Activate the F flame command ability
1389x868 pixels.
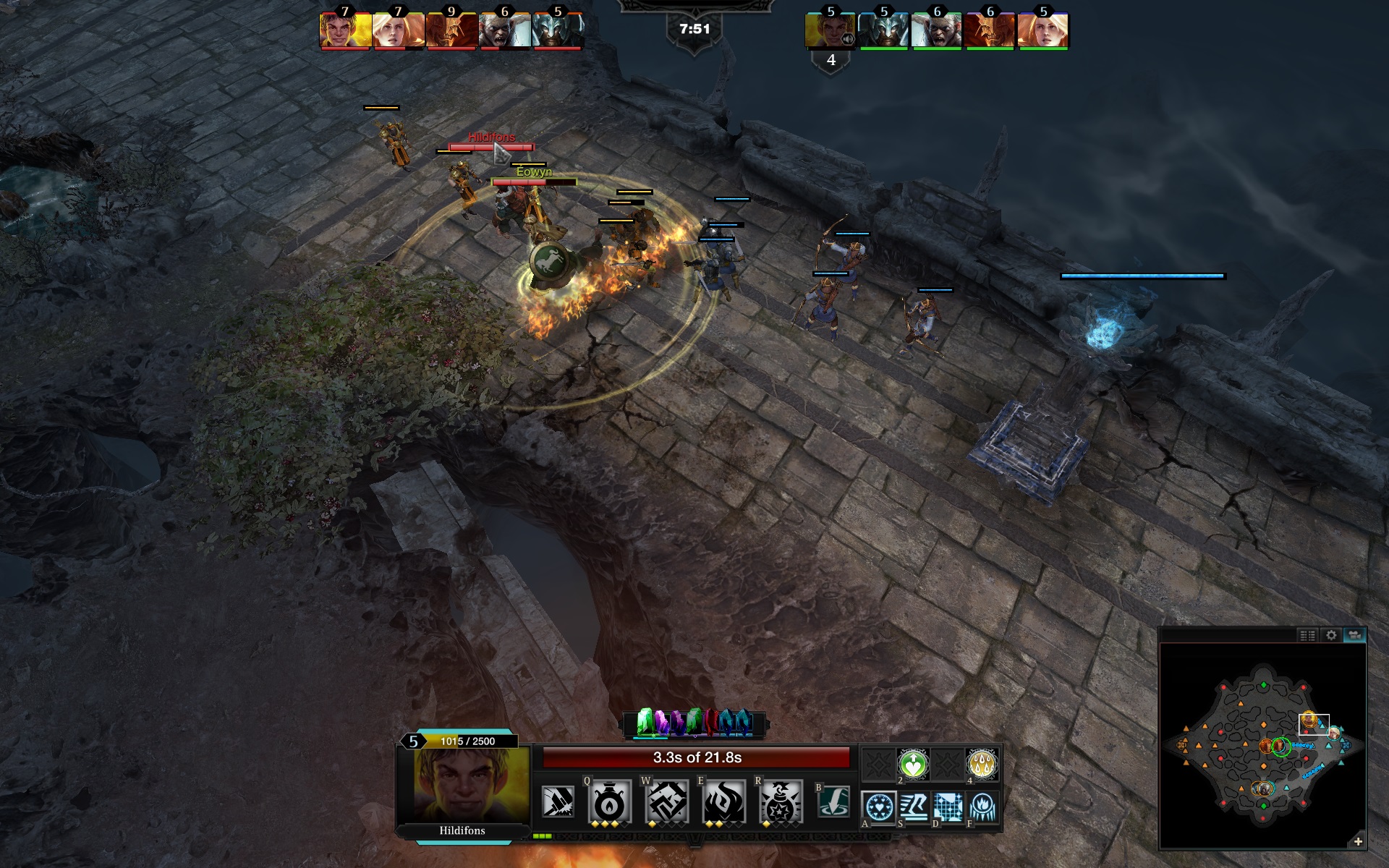tap(982, 807)
